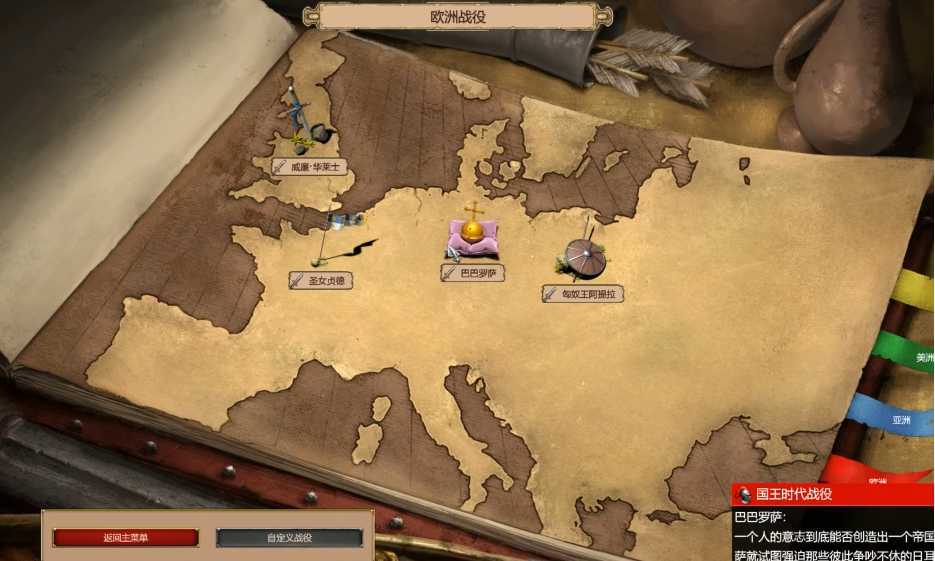
Task: Switch to the green 美洲 ribbon tab
Action: pos(910,355)
